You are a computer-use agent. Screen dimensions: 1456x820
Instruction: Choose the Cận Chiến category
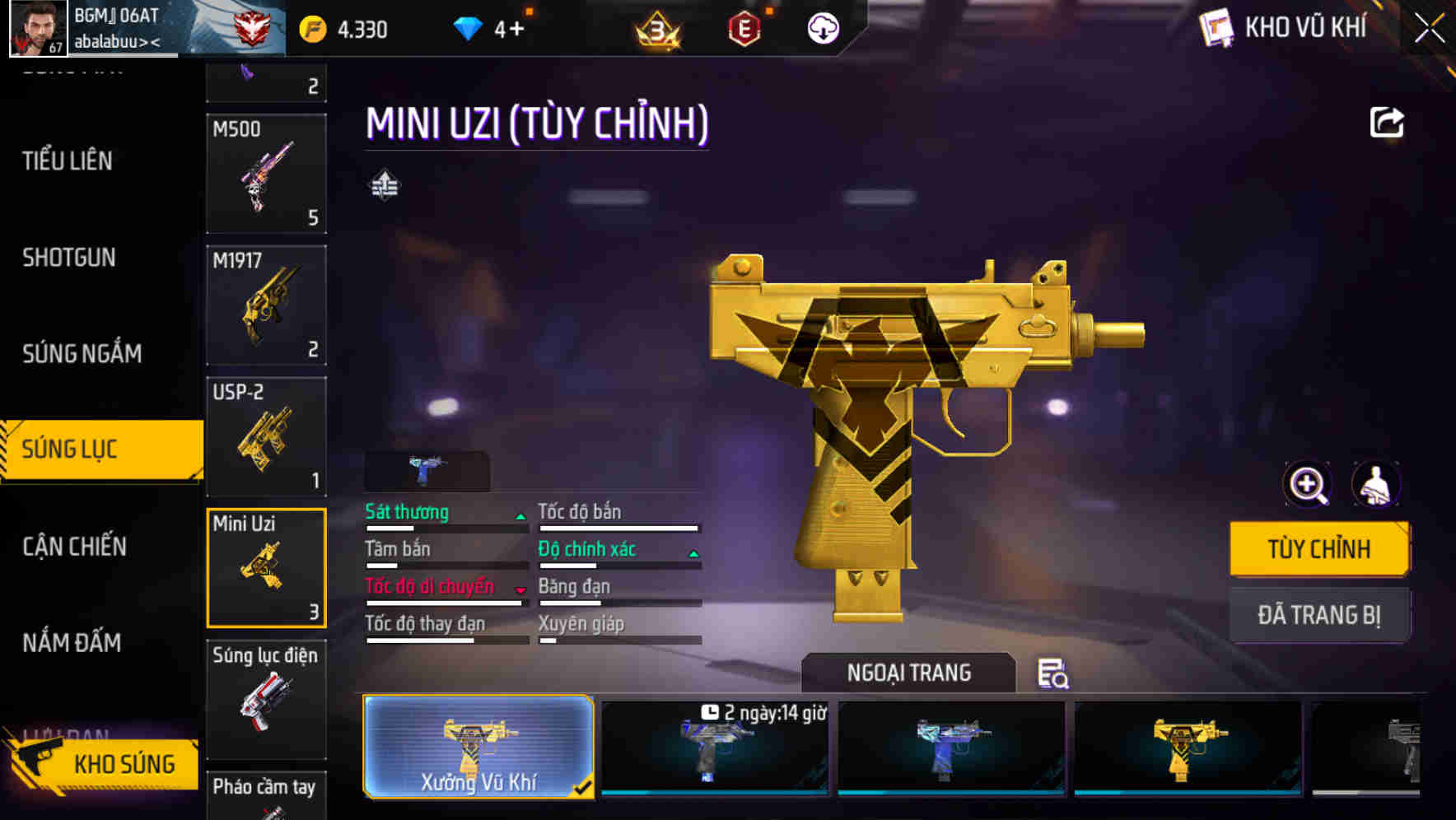click(74, 547)
